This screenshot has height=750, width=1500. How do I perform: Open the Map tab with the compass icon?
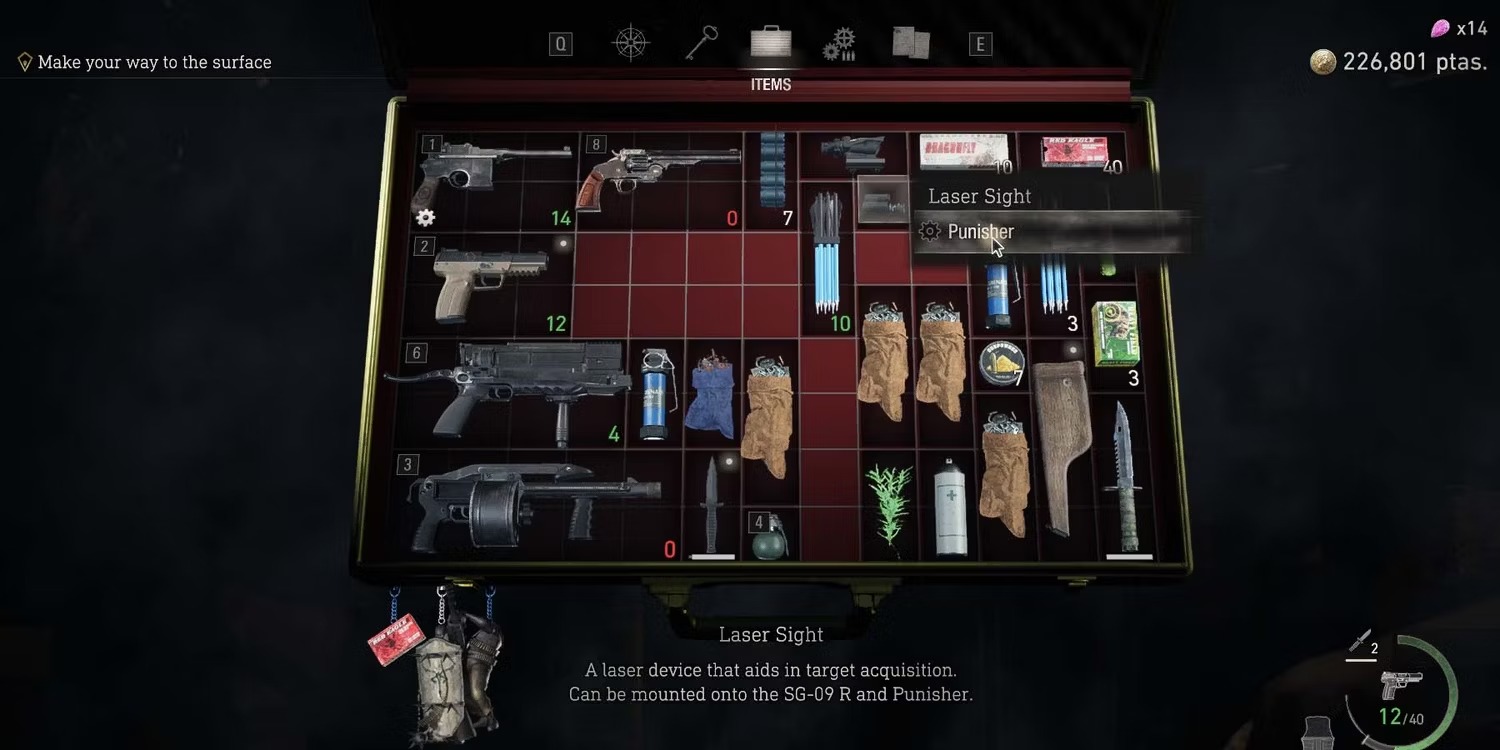pyautogui.click(x=629, y=43)
